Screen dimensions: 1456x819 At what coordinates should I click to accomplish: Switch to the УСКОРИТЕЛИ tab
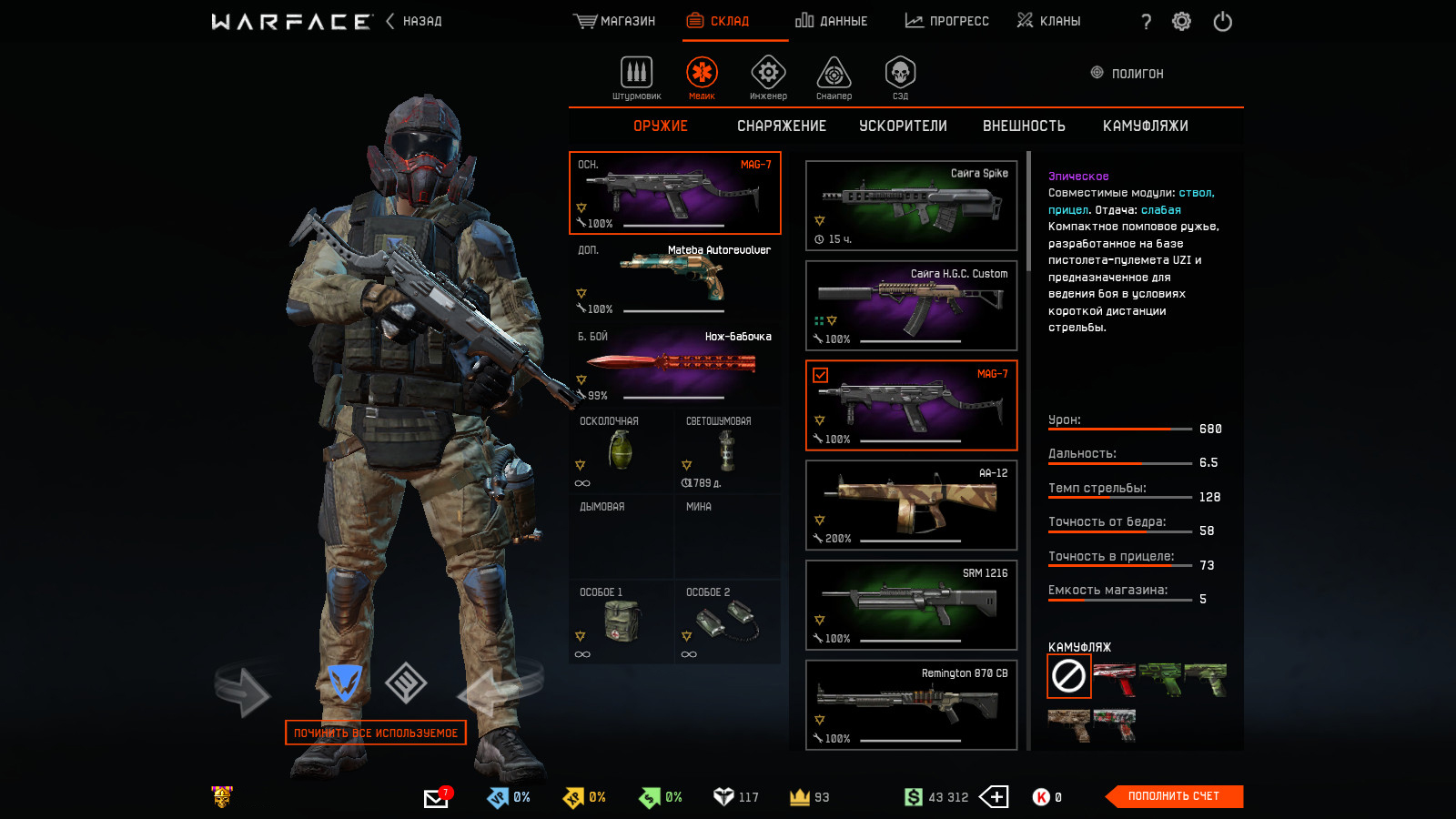coord(903,126)
